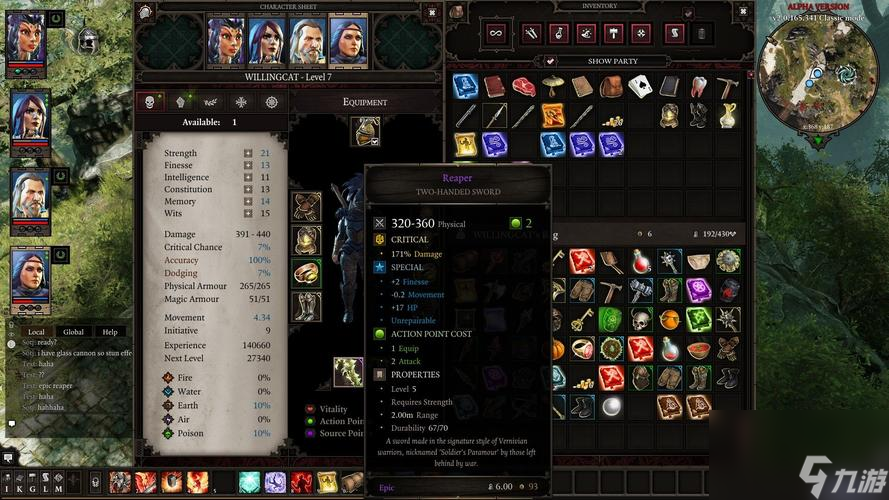Select the equipped helmet slot
This screenshot has width=889, height=500.
click(x=365, y=130)
